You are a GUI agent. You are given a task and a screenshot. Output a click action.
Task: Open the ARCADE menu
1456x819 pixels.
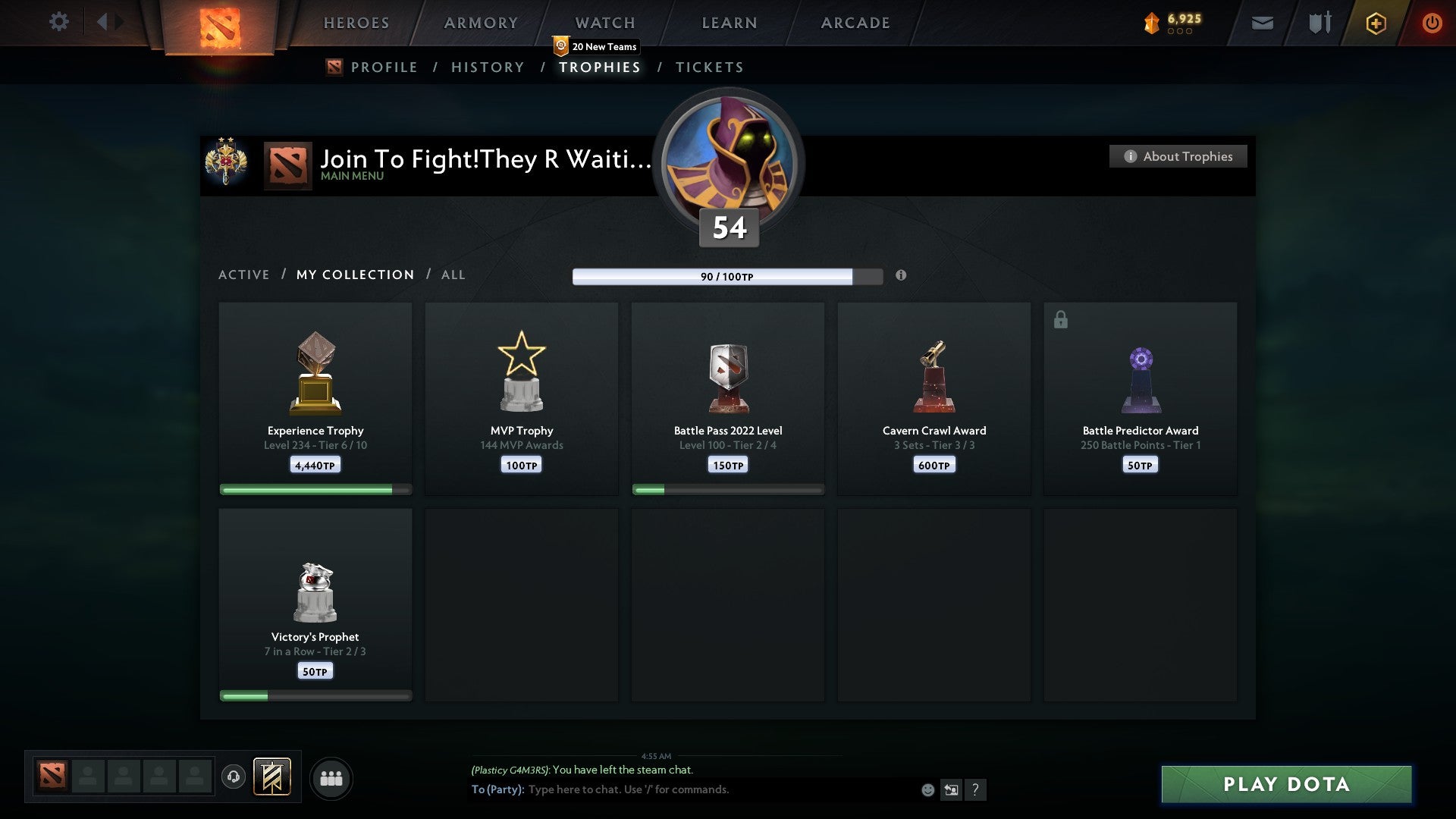[x=854, y=23]
